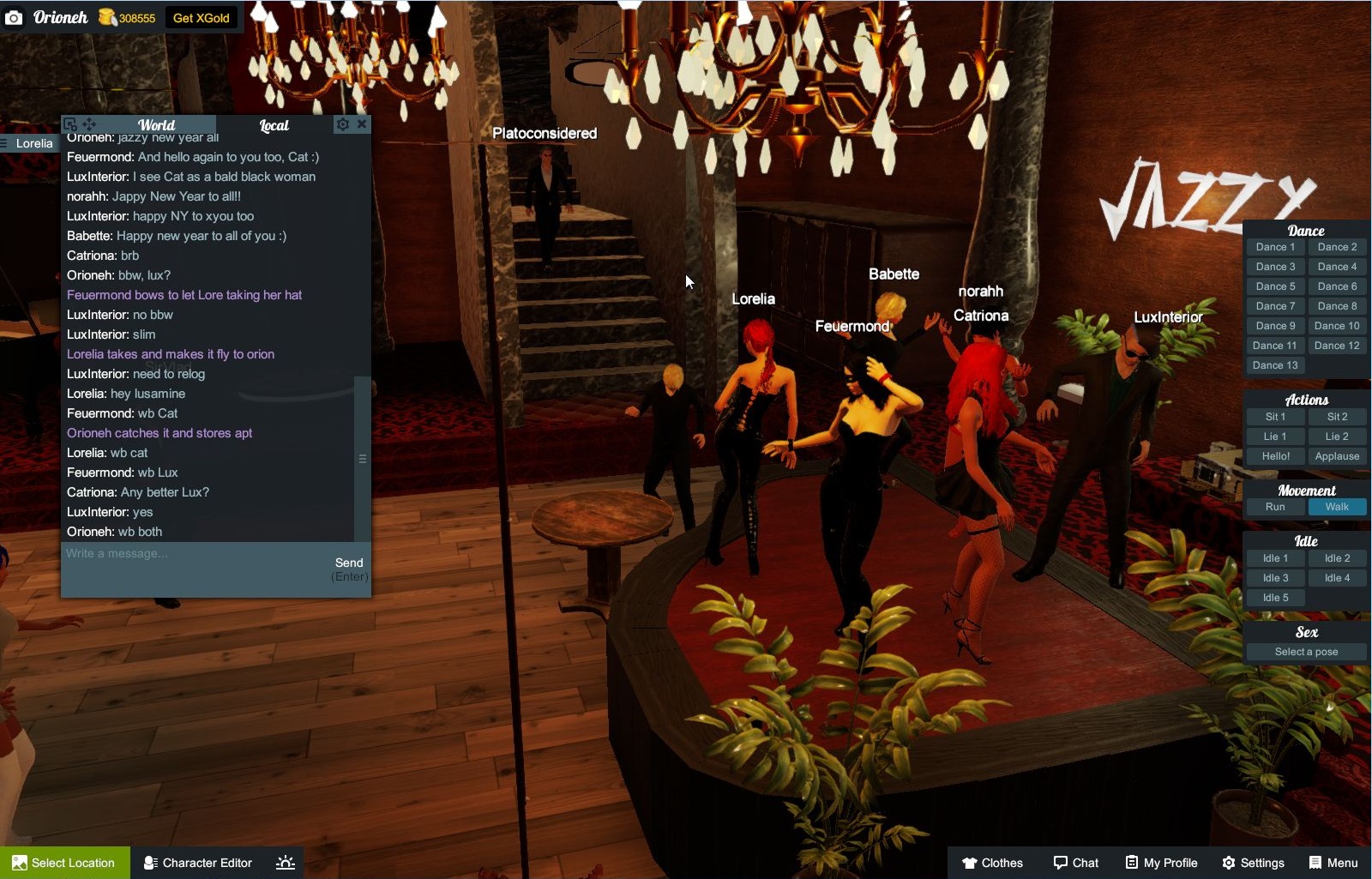This screenshot has height=879, width=1372.
Task: Open the Character Editor
Action: click(197, 863)
